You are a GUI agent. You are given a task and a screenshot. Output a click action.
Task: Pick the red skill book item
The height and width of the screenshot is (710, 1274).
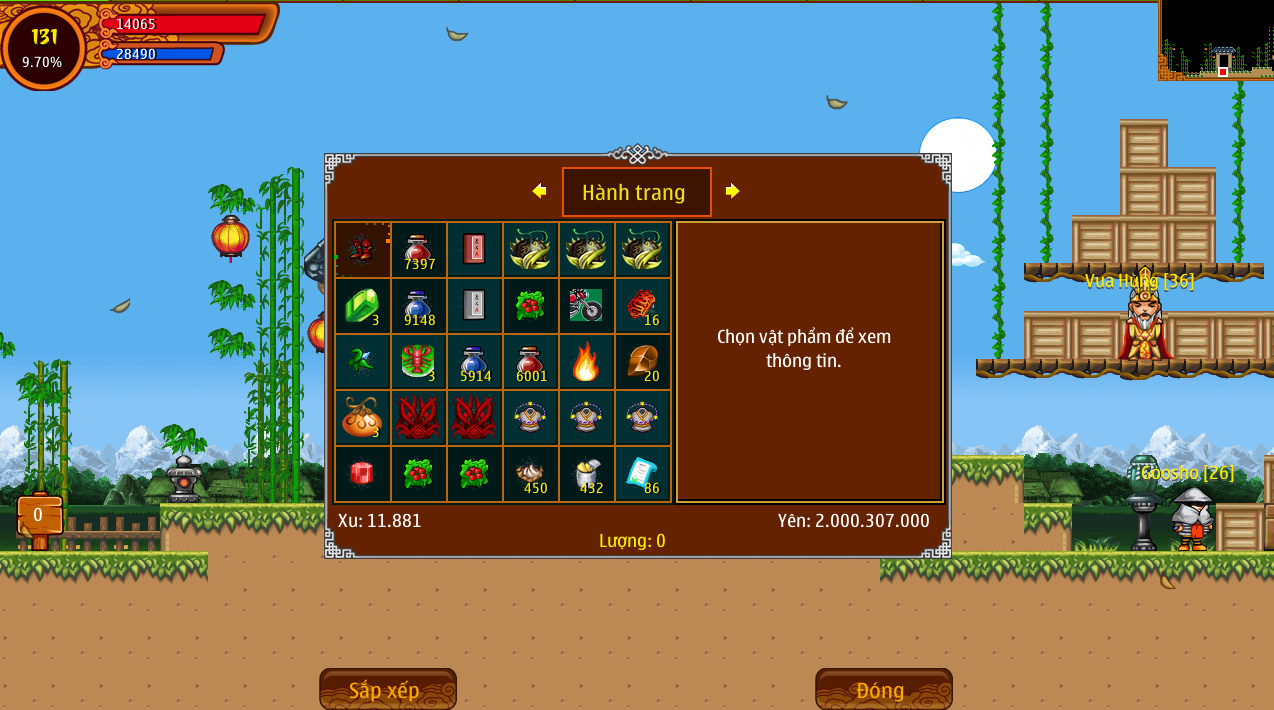(x=474, y=250)
